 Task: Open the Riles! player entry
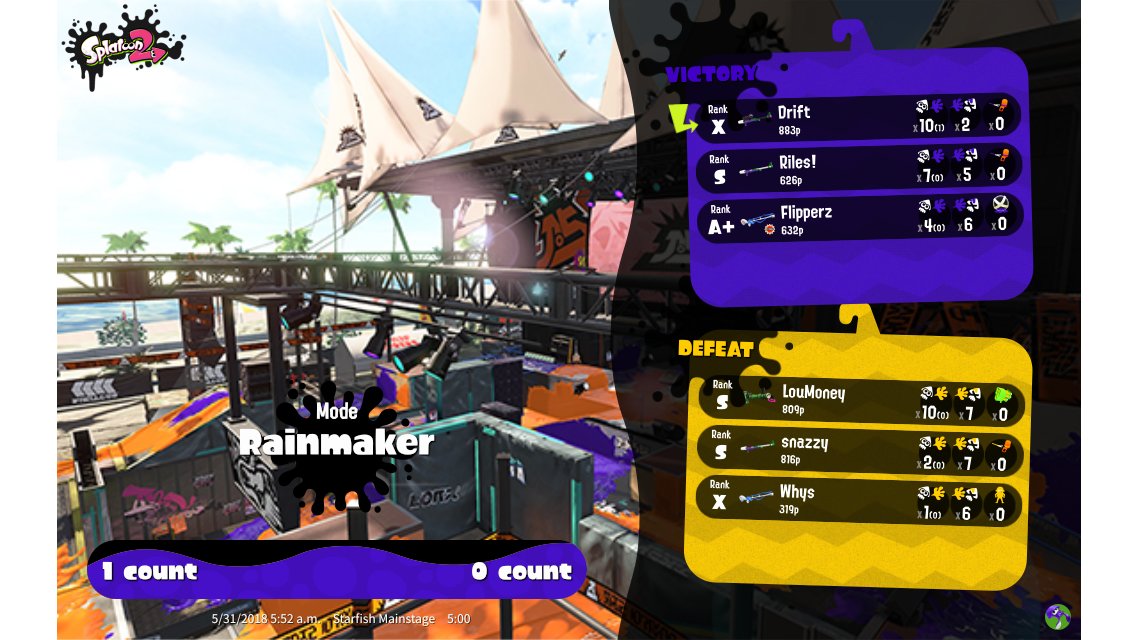tap(860, 169)
